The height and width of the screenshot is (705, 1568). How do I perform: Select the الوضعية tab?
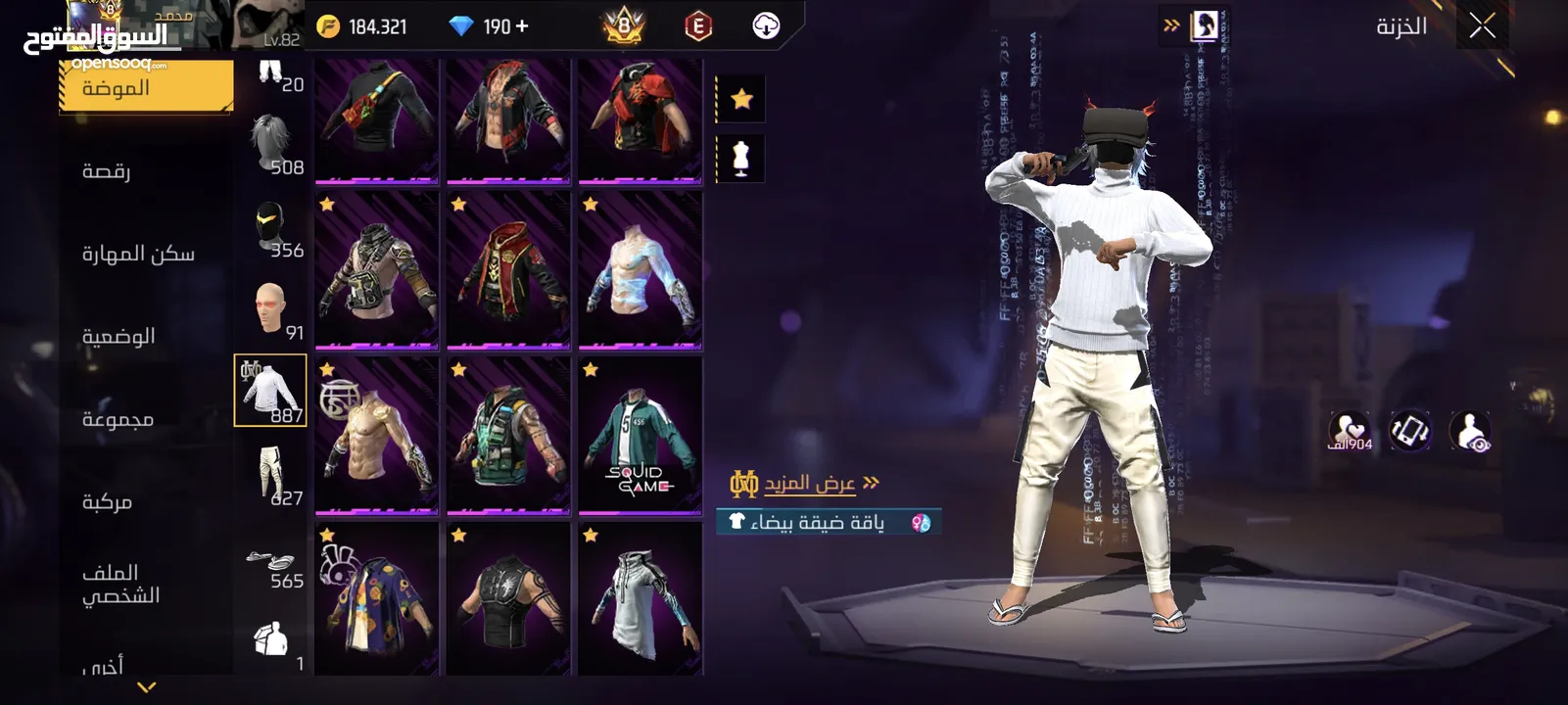point(119,336)
